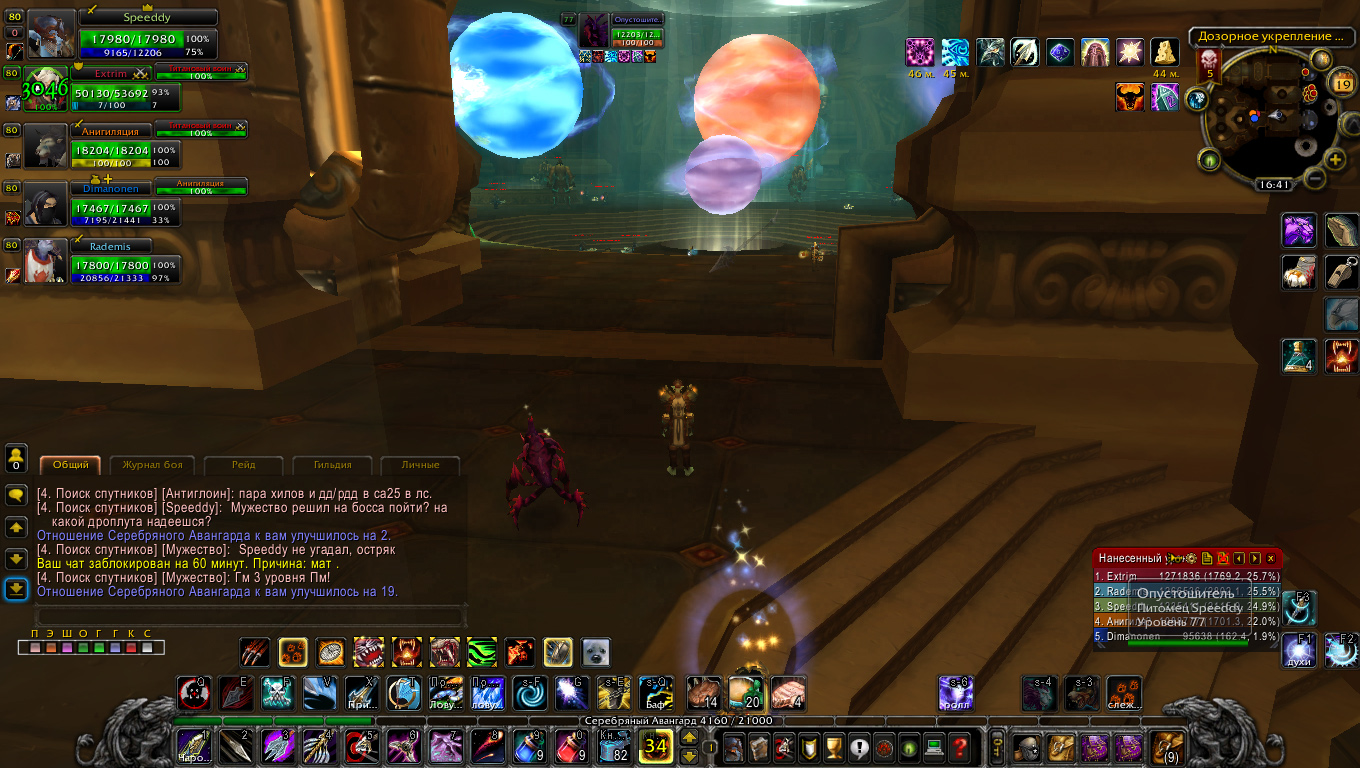Image resolution: width=1360 pixels, height=768 pixels.
Task: Click the white seal pet bar icon
Action: (596, 652)
